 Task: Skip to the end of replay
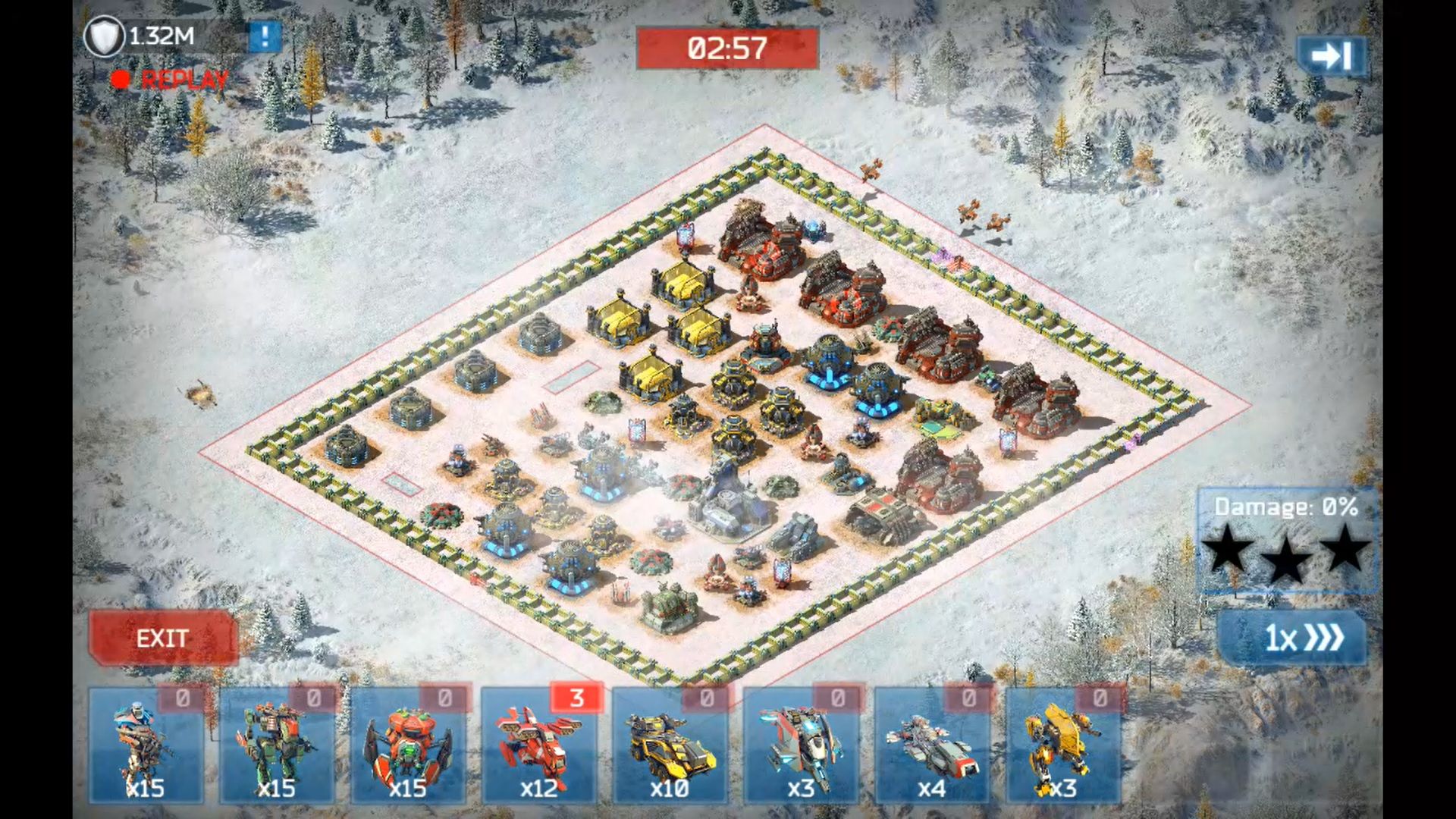point(1332,56)
